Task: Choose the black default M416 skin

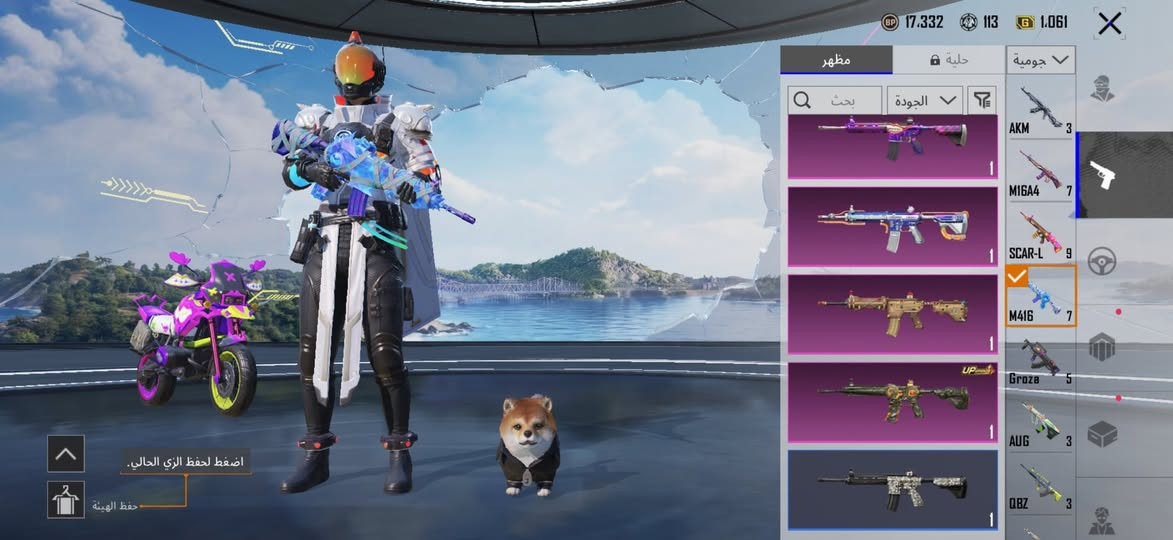Action: [x=892, y=489]
